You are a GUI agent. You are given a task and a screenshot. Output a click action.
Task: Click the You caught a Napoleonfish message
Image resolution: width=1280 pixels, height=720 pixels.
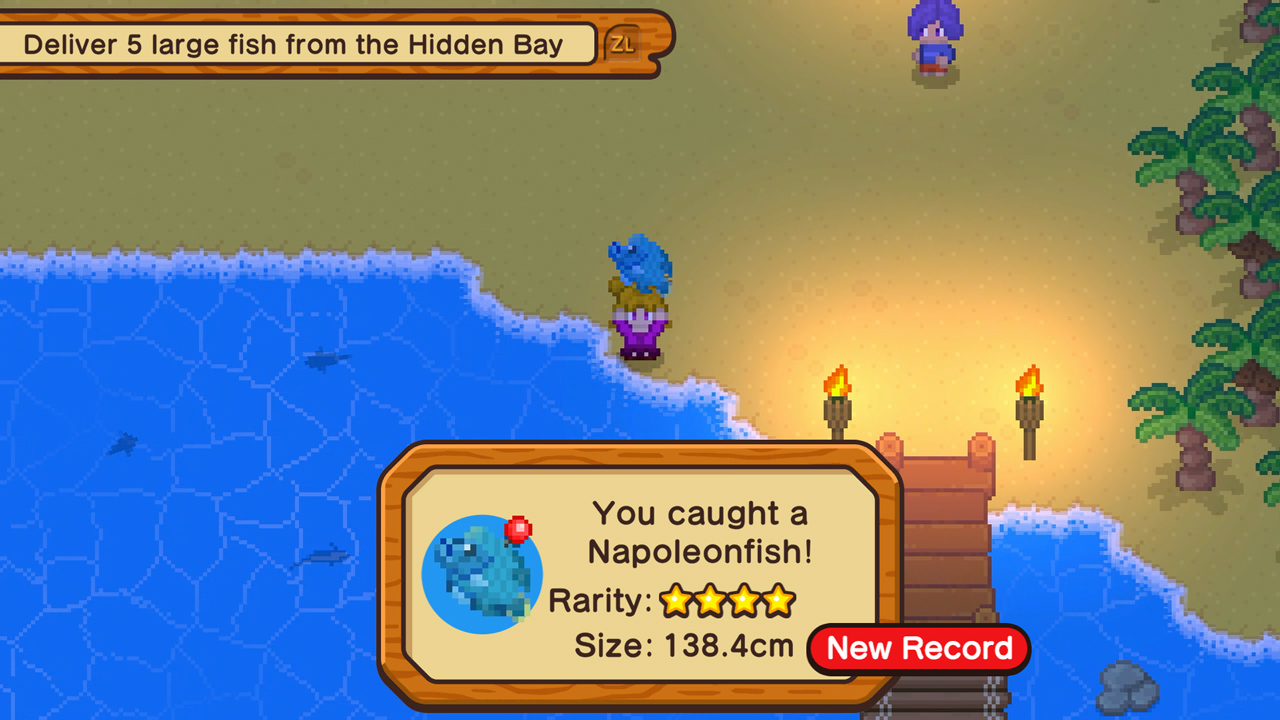(700, 532)
